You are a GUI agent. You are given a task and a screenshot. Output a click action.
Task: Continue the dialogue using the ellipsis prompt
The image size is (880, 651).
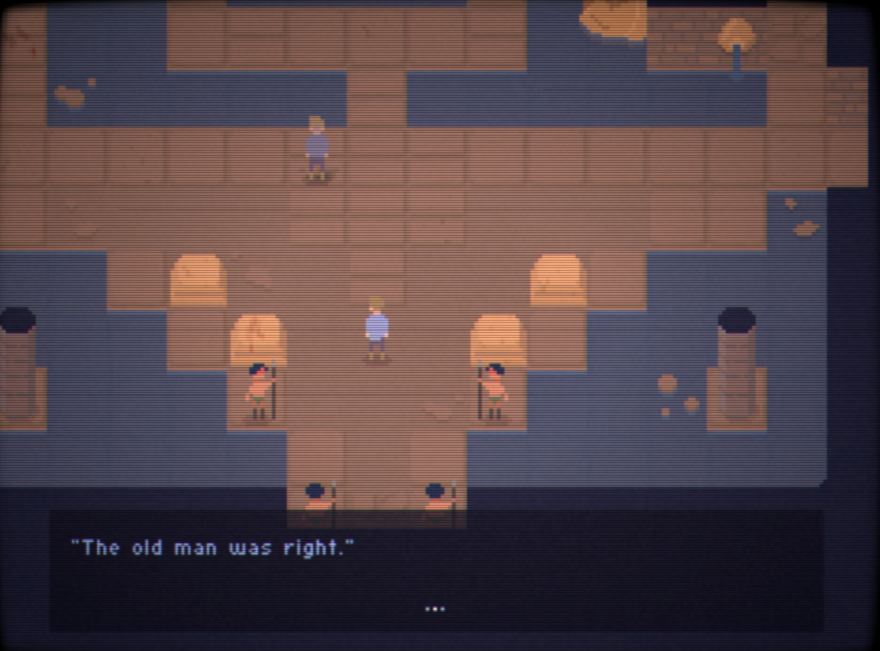pos(434,608)
